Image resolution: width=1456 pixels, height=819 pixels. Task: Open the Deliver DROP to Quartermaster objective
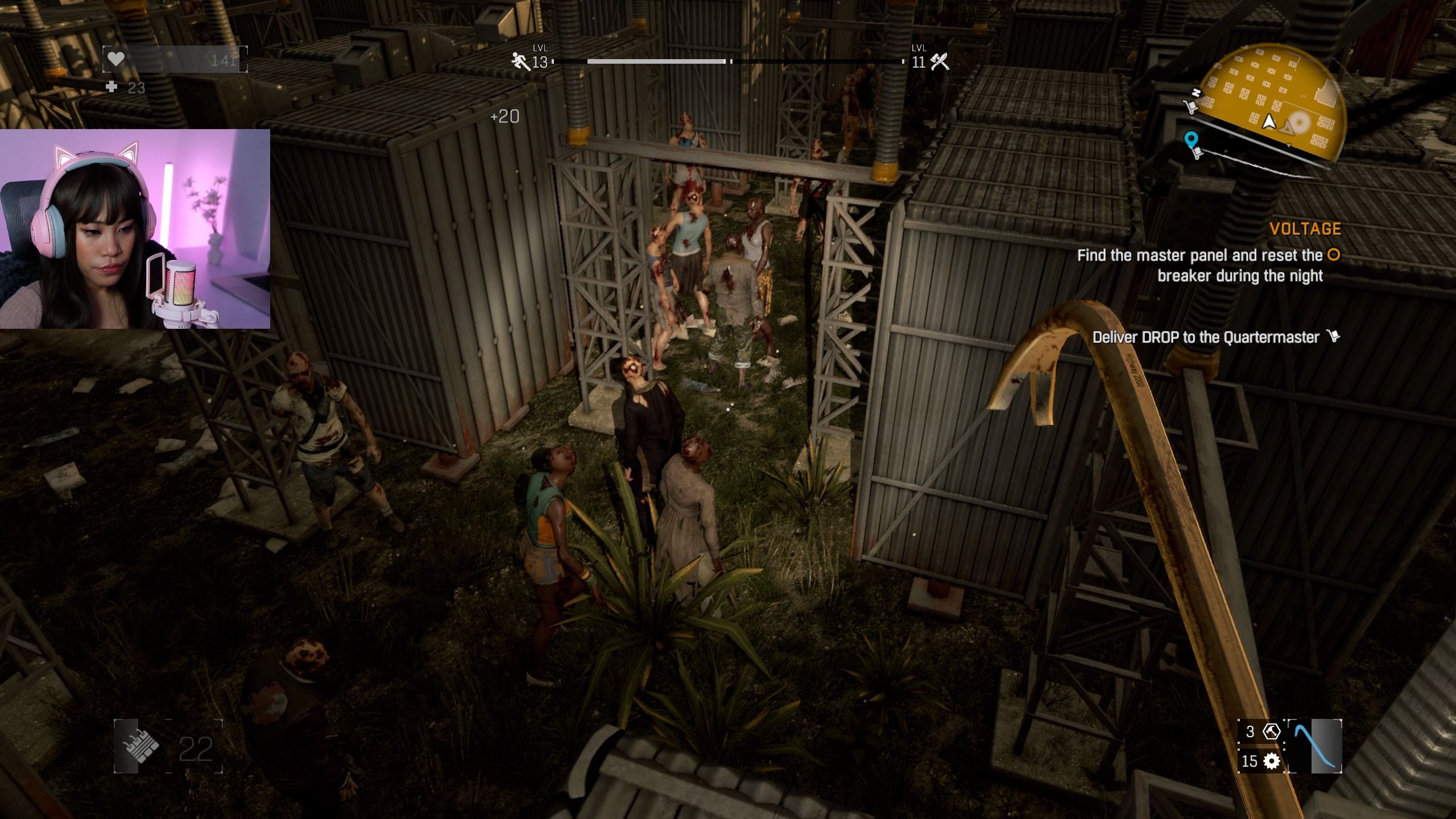[1205, 337]
